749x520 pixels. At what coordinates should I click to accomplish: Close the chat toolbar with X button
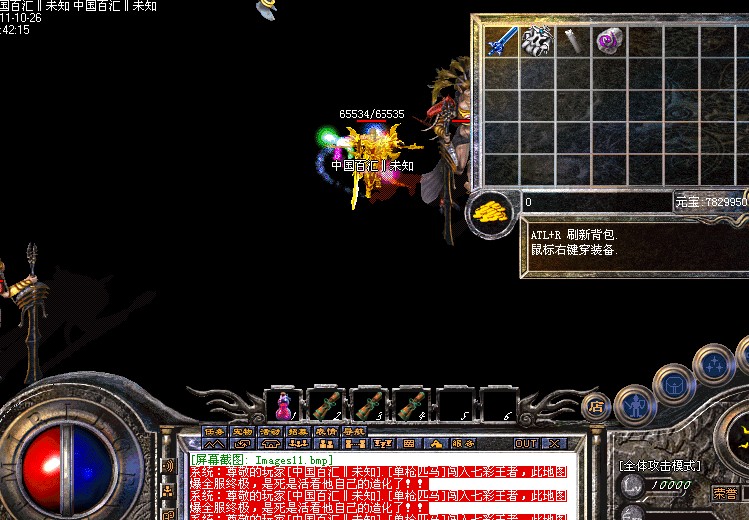555,443
